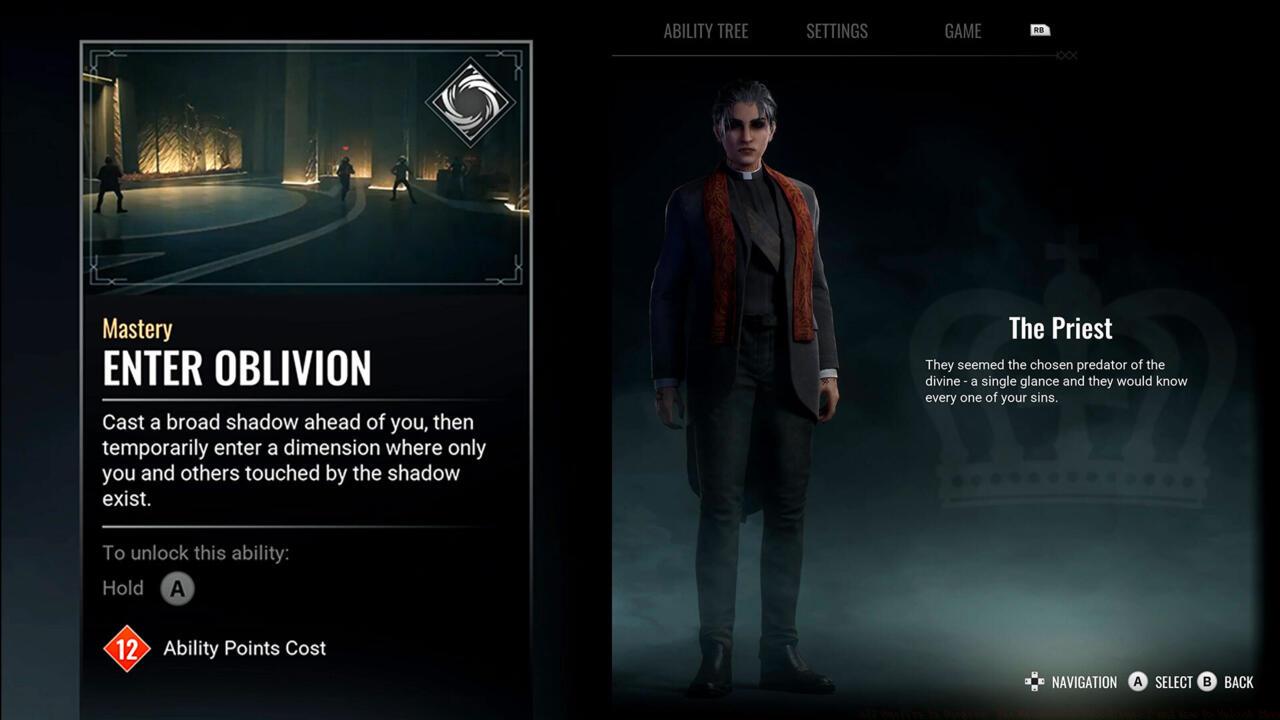Select the Game tab

pos(962,31)
